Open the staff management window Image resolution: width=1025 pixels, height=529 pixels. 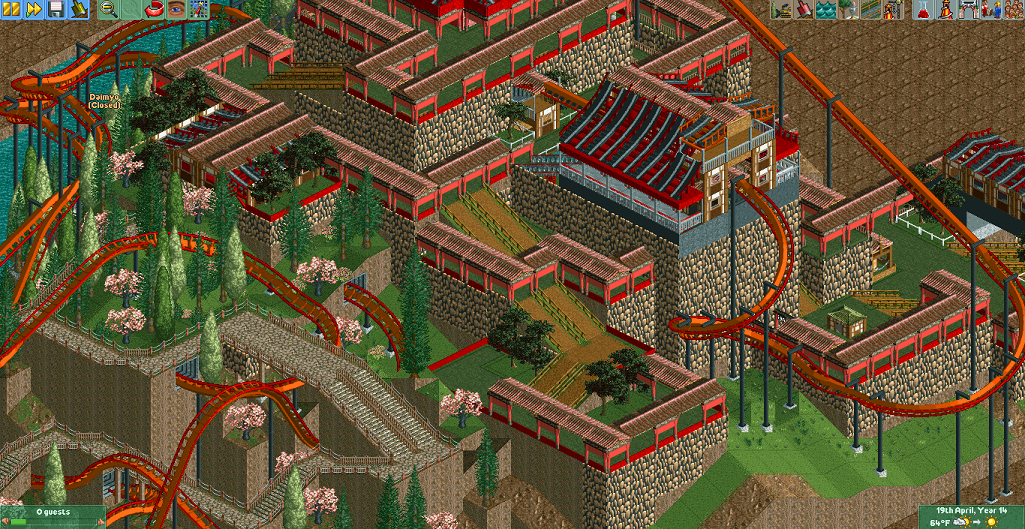click(x=990, y=9)
